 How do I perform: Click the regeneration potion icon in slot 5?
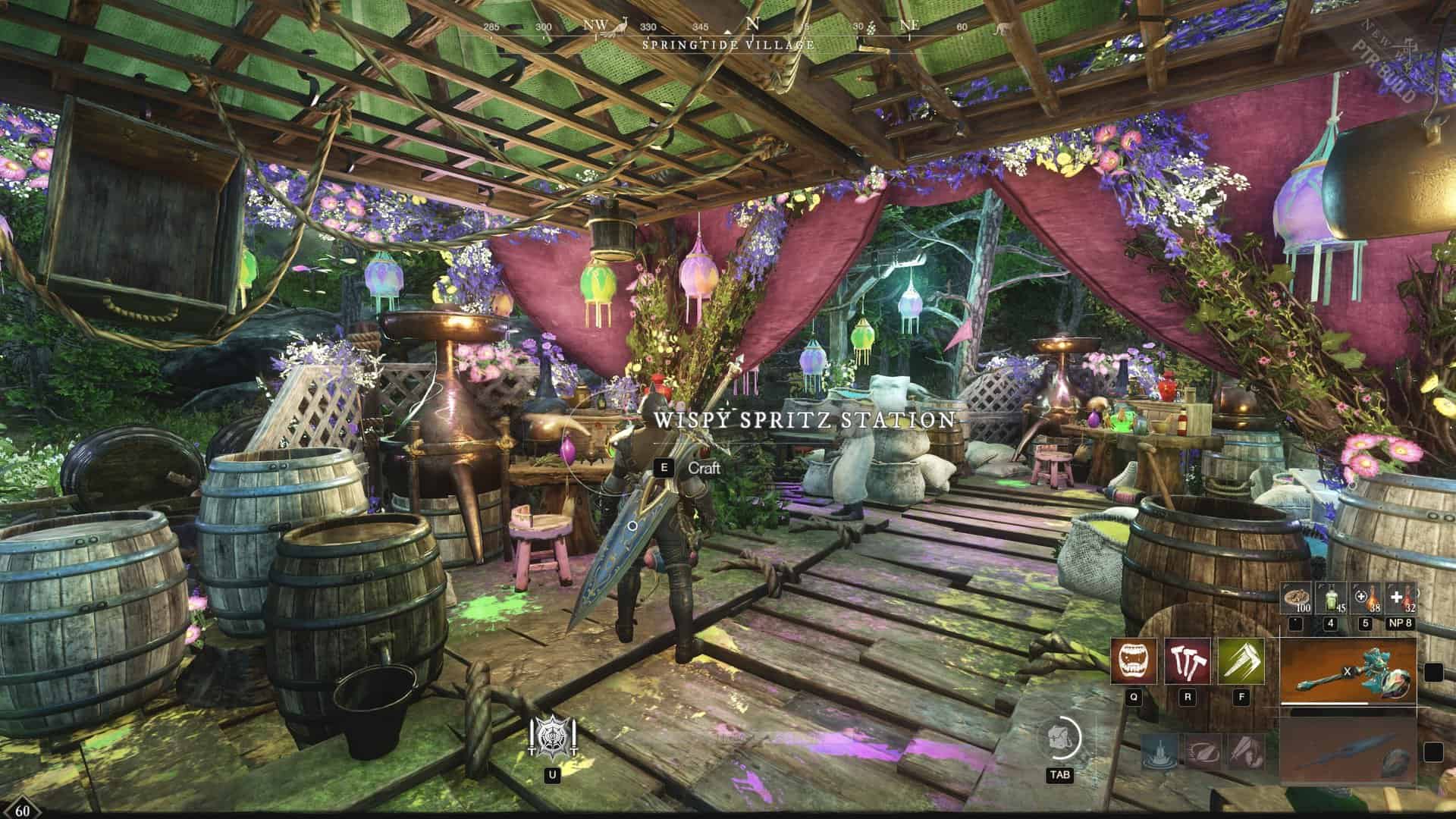click(x=1367, y=598)
